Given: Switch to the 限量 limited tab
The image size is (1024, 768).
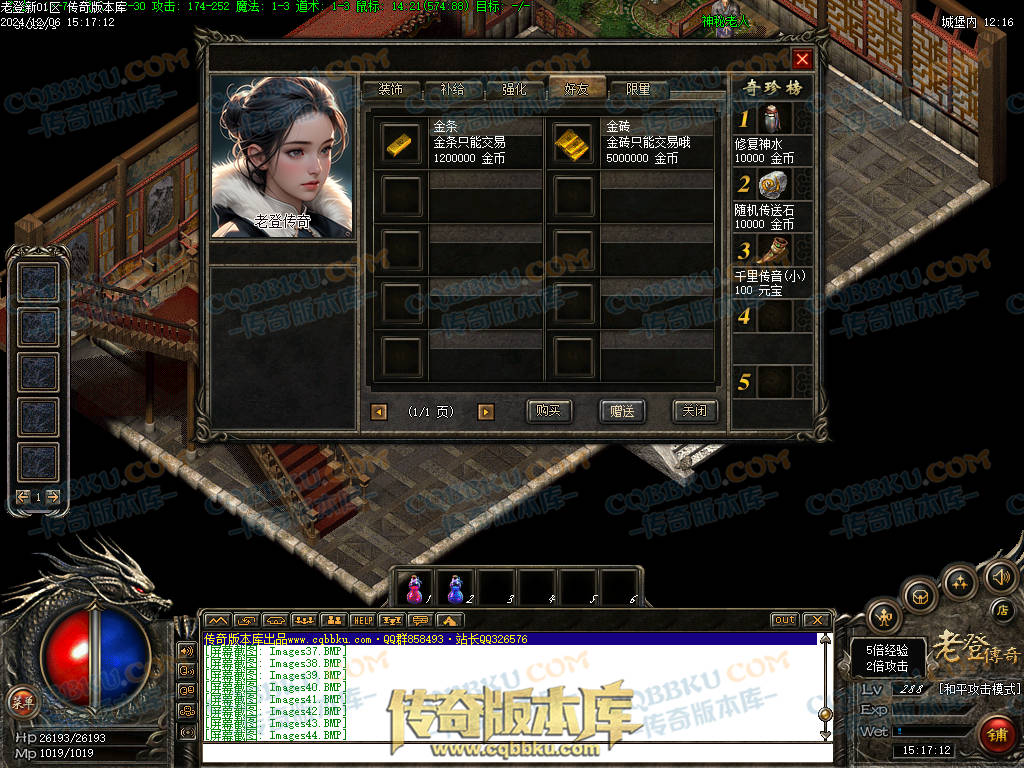Looking at the screenshot, I should pyautogui.click(x=638, y=89).
